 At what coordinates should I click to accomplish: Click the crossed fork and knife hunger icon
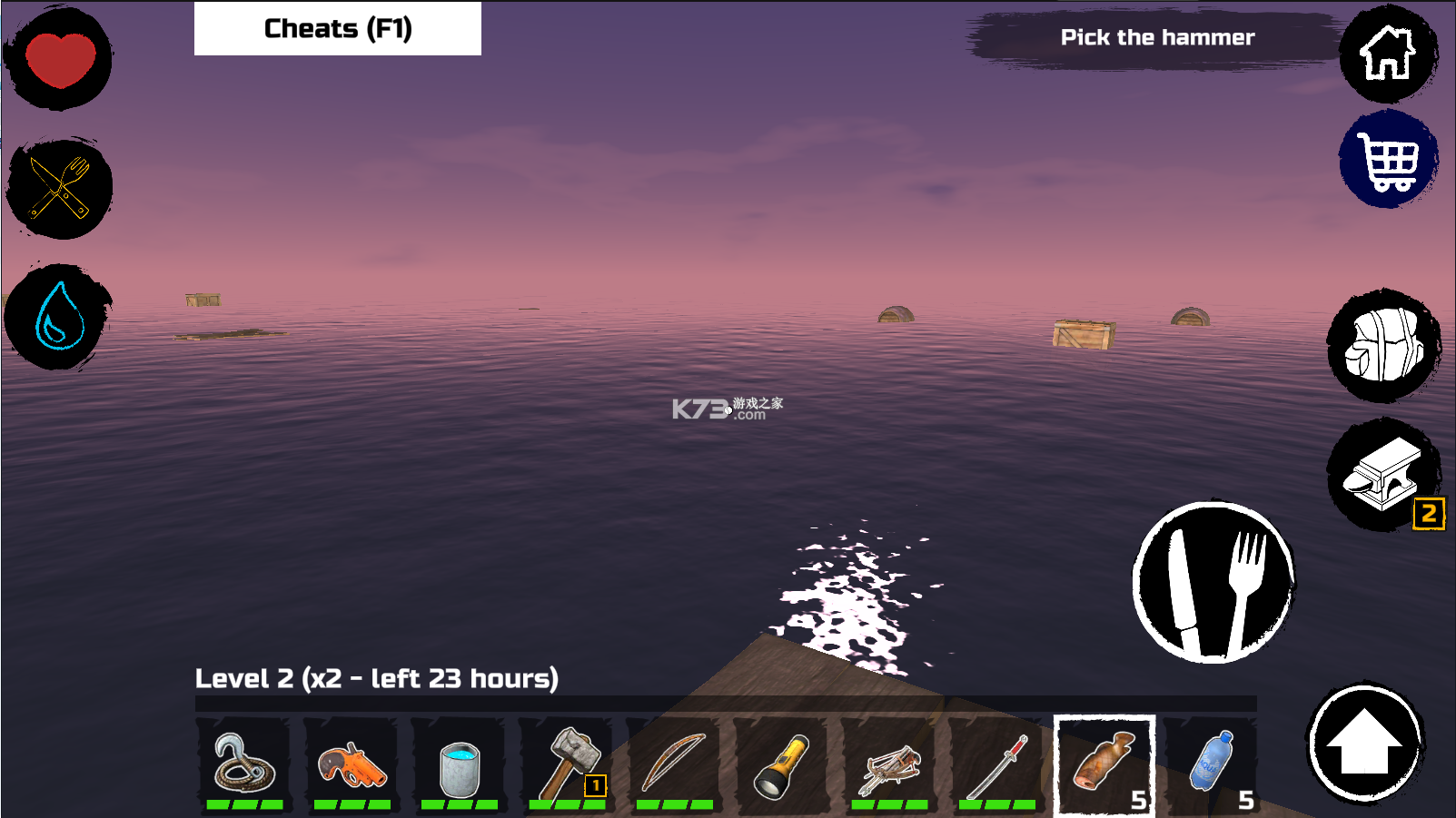coord(60,189)
